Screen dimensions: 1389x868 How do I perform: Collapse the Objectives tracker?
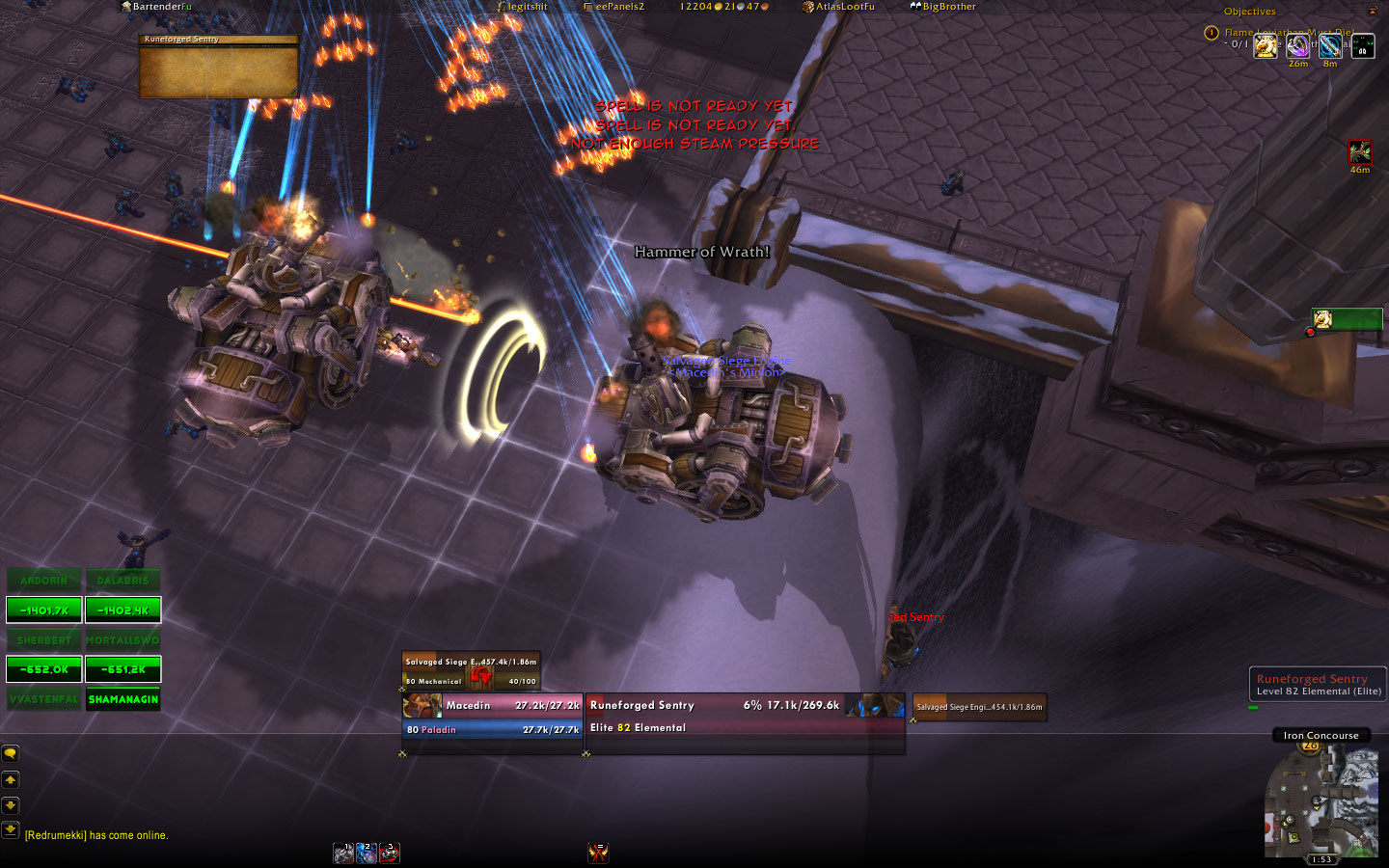click(1372, 12)
